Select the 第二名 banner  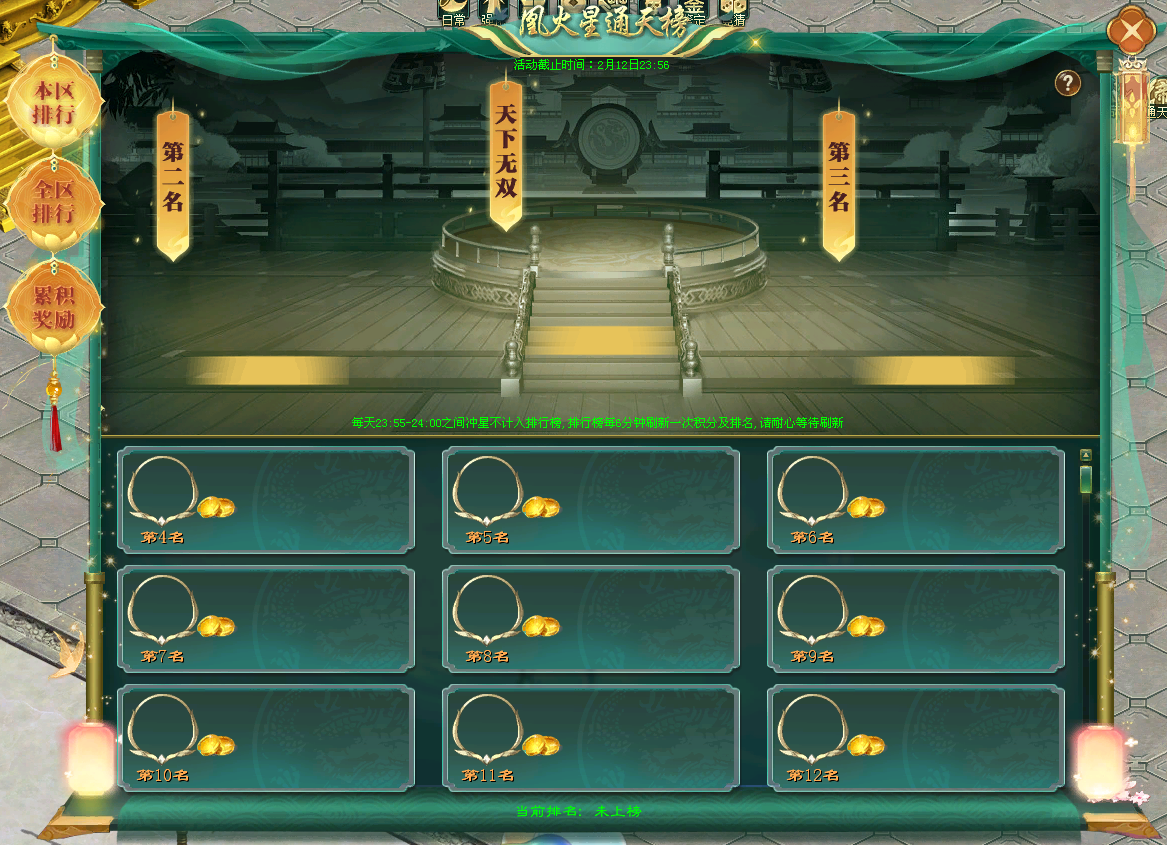point(173,180)
